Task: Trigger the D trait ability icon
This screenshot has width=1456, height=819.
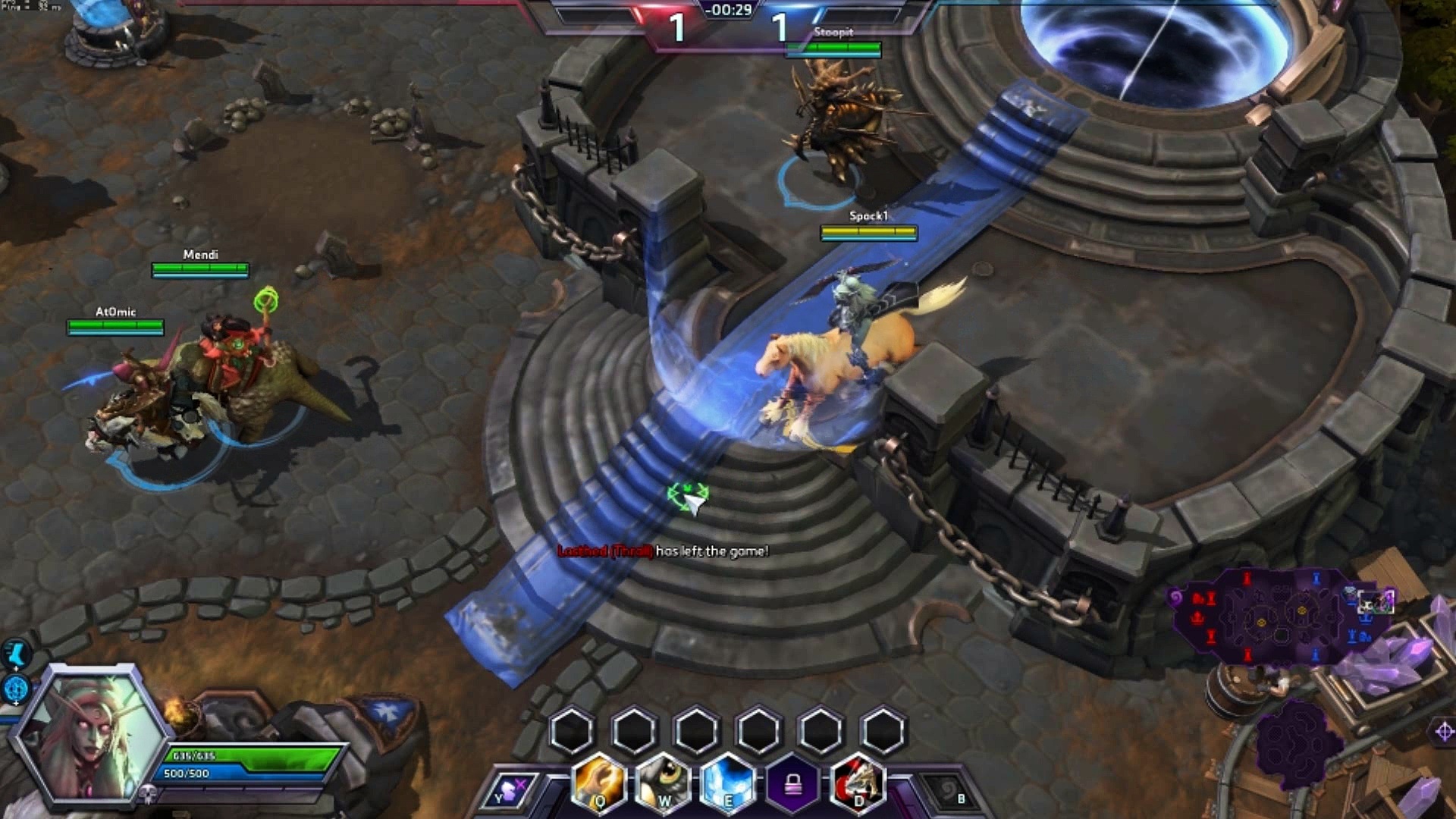Action: pyautogui.click(x=858, y=785)
